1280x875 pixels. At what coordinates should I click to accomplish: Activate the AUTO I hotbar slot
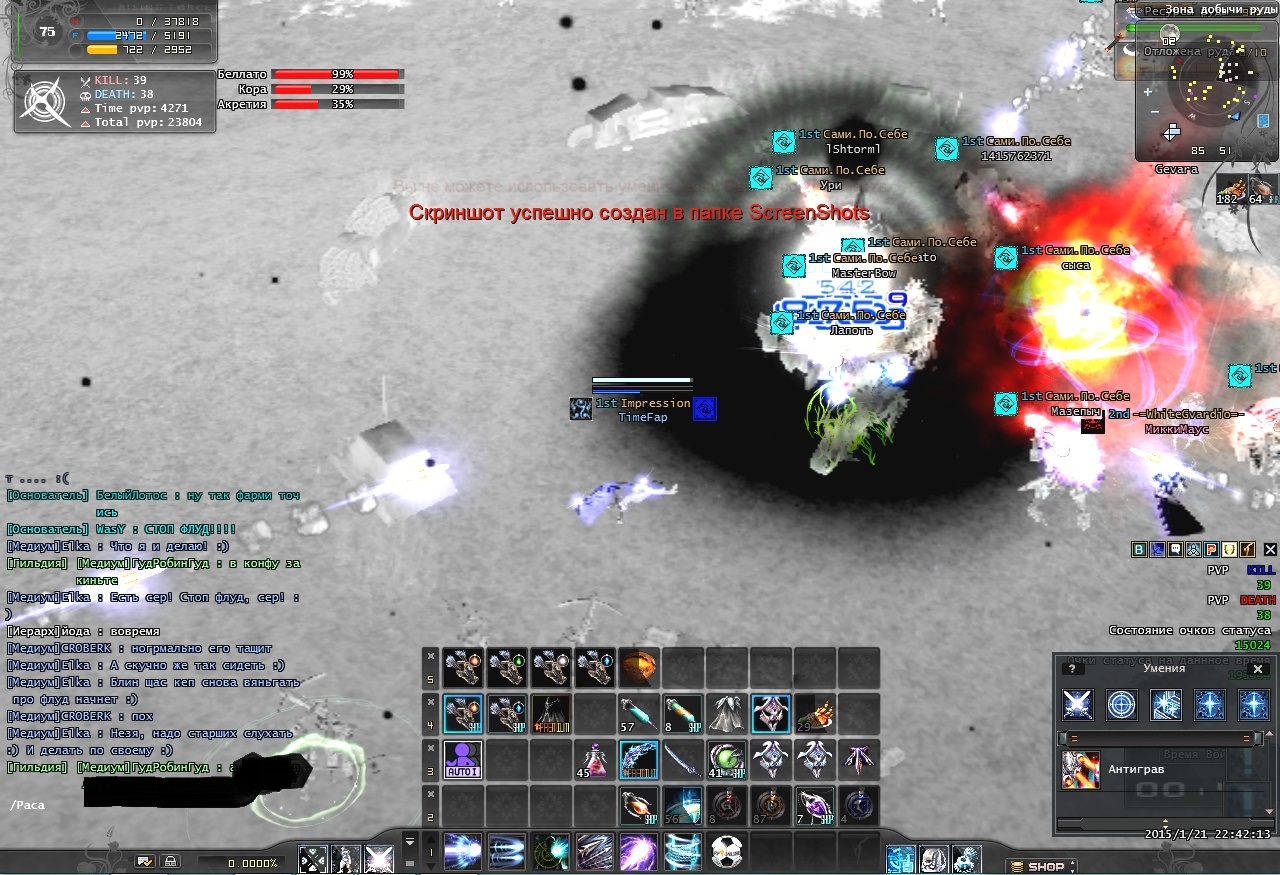coord(463,760)
